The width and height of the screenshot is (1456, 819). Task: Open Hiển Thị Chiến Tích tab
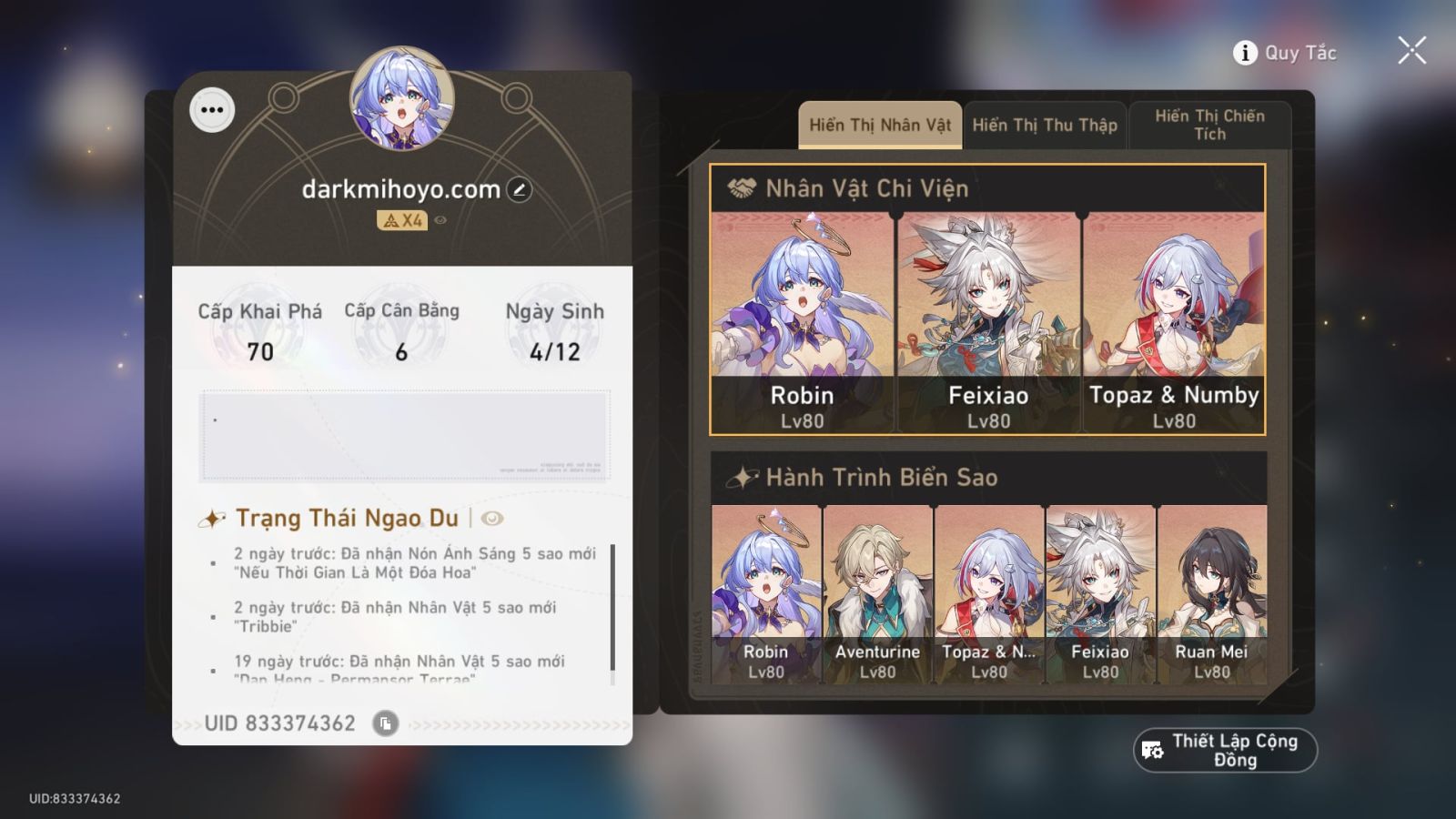click(x=1210, y=125)
